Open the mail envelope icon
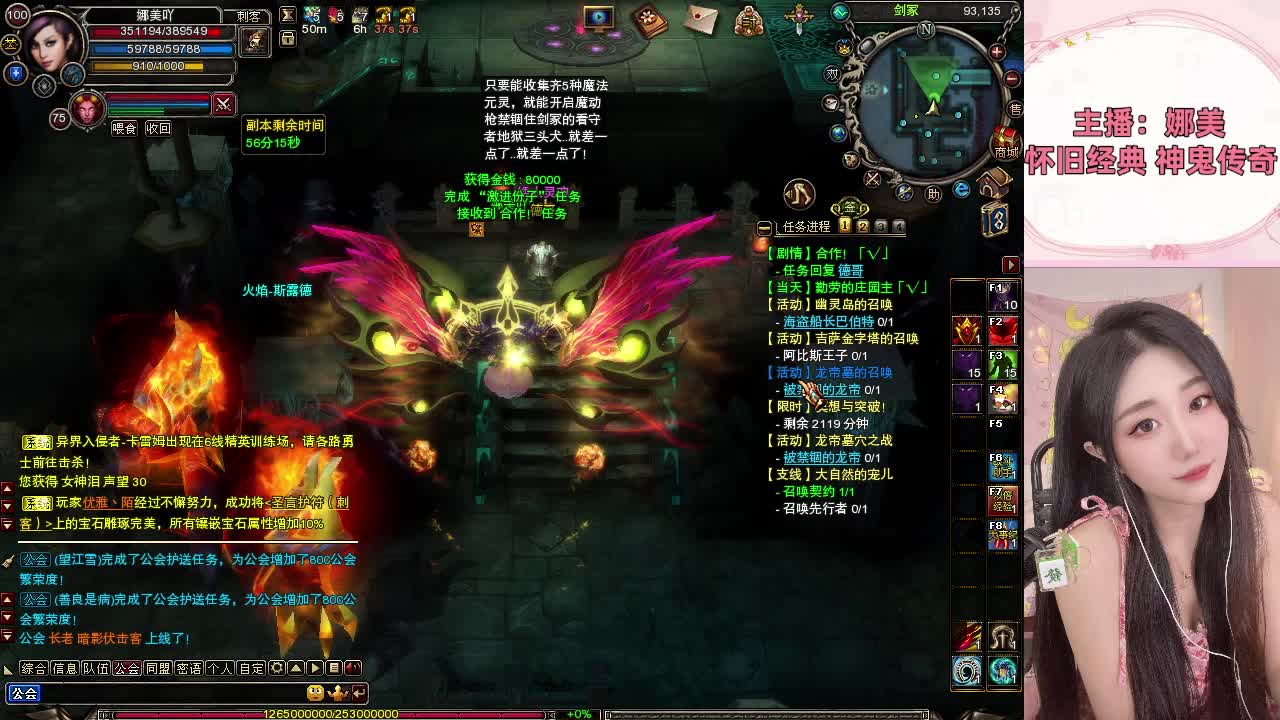 (702, 20)
